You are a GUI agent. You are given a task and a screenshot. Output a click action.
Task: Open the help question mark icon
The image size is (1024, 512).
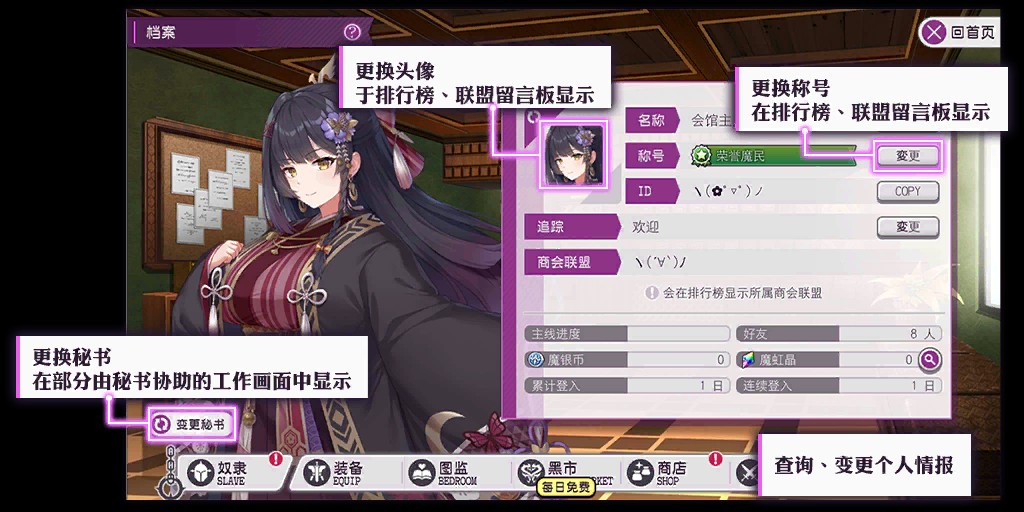click(351, 32)
